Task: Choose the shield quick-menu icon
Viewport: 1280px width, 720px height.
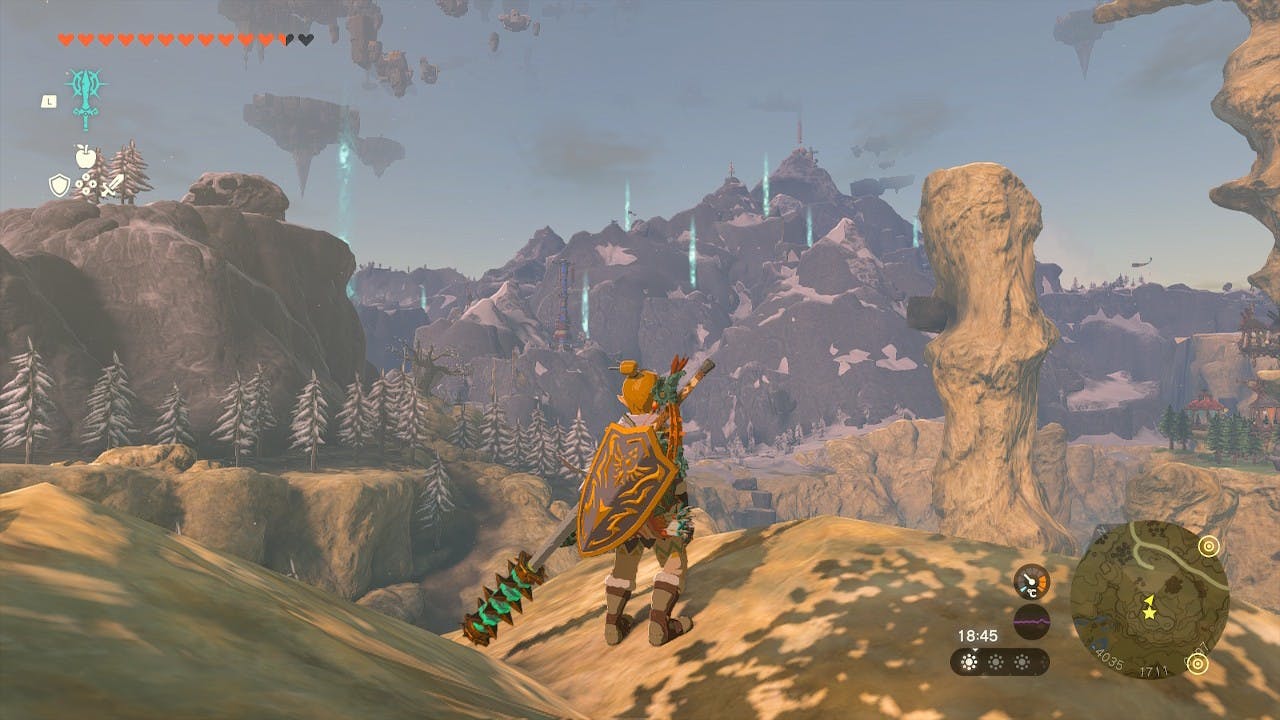Action: [x=59, y=185]
